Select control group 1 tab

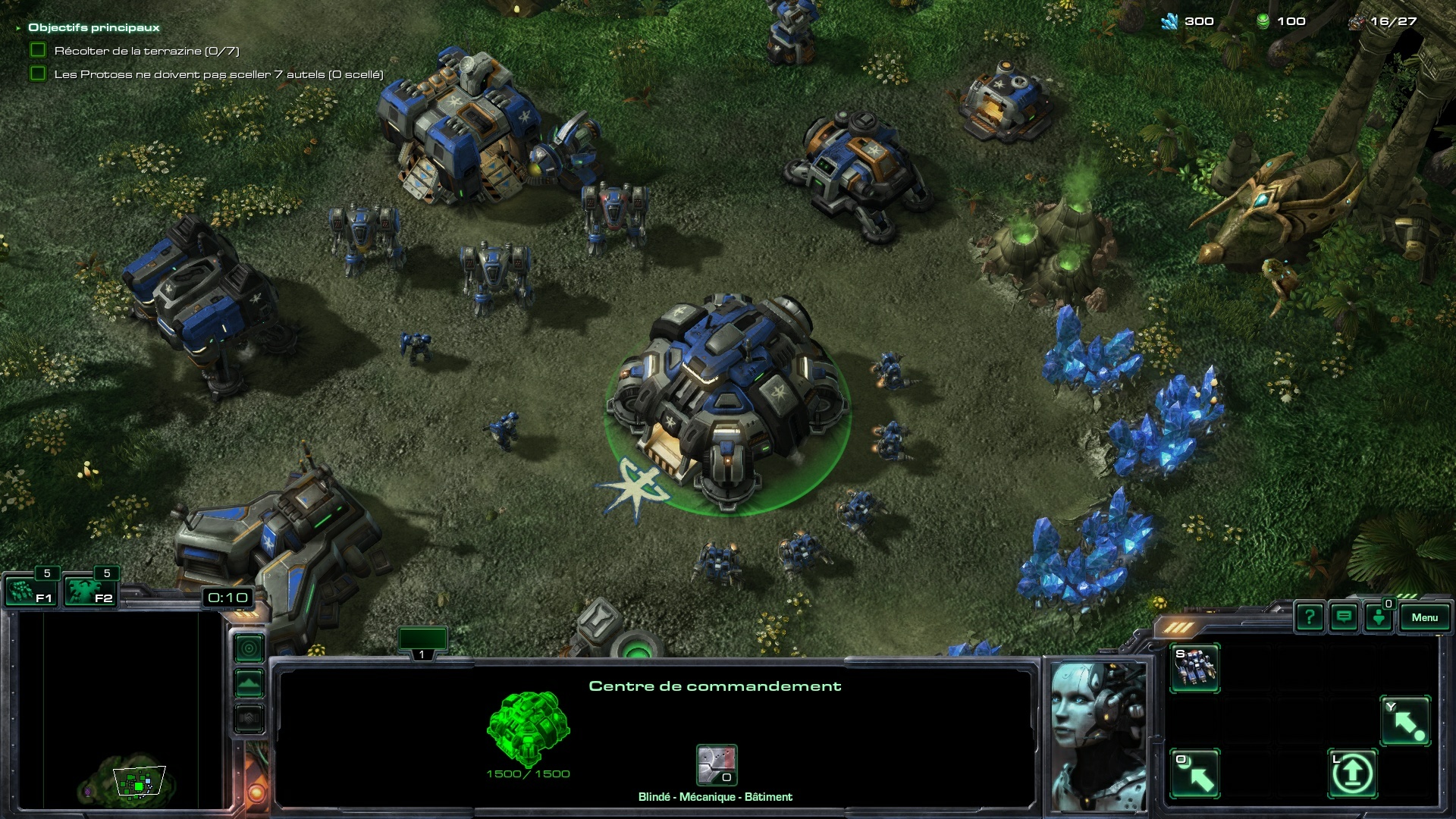tap(422, 642)
